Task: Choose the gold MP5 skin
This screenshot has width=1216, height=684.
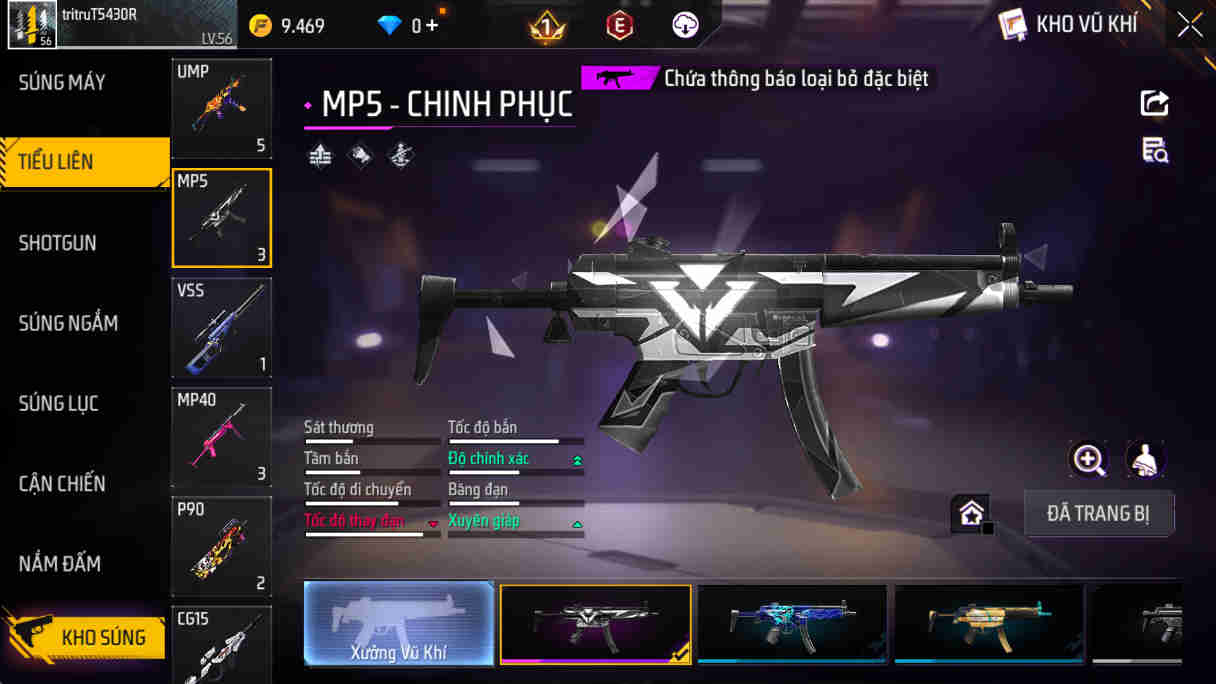Action: click(x=989, y=623)
